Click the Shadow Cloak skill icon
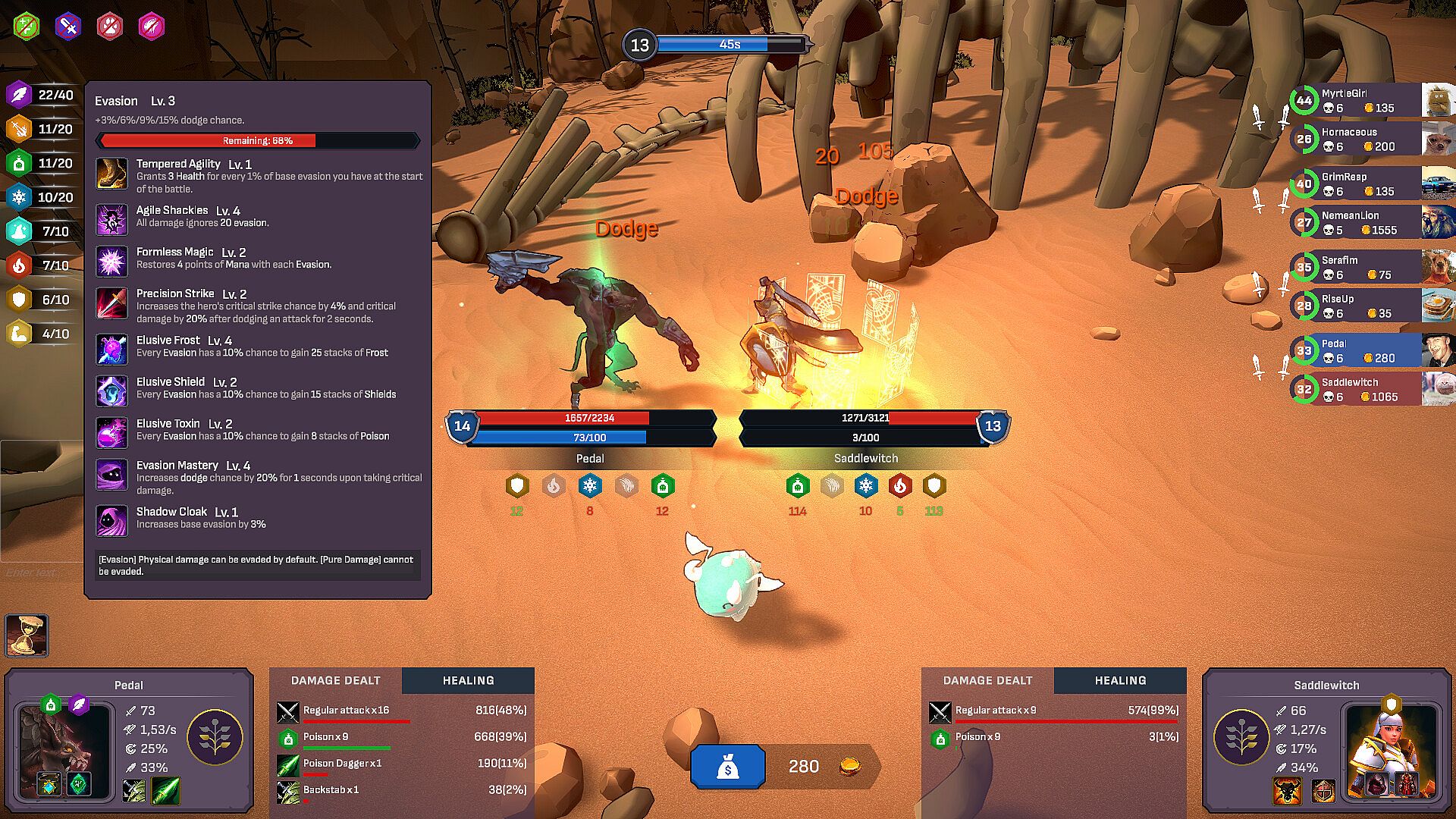The height and width of the screenshot is (819, 1456). click(112, 521)
